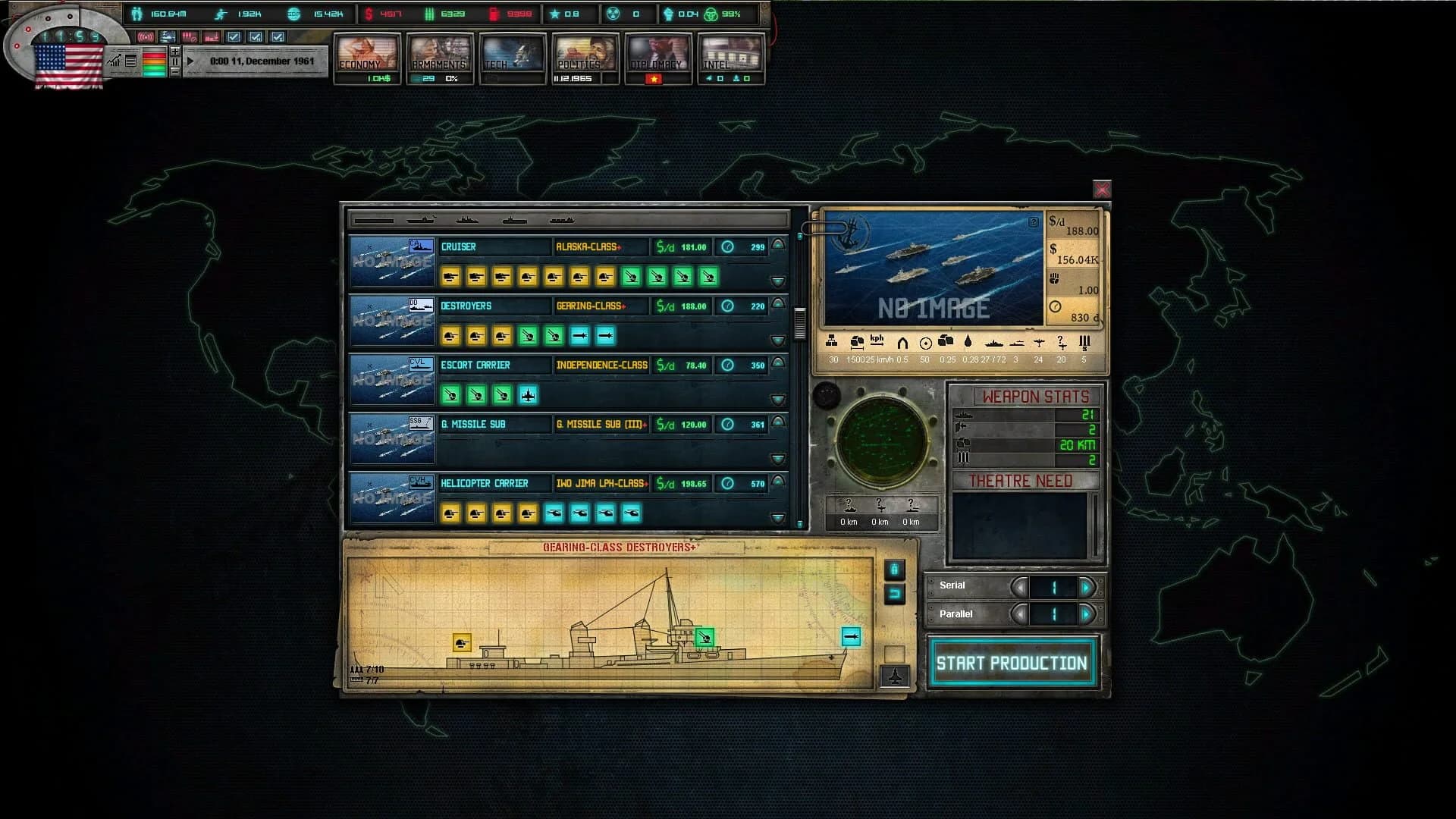Image resolution: width=1456 pixels, height=819 pixels.
Task: Select the green missile launcher slot on Destroyers row
Action: pos(527,336)
